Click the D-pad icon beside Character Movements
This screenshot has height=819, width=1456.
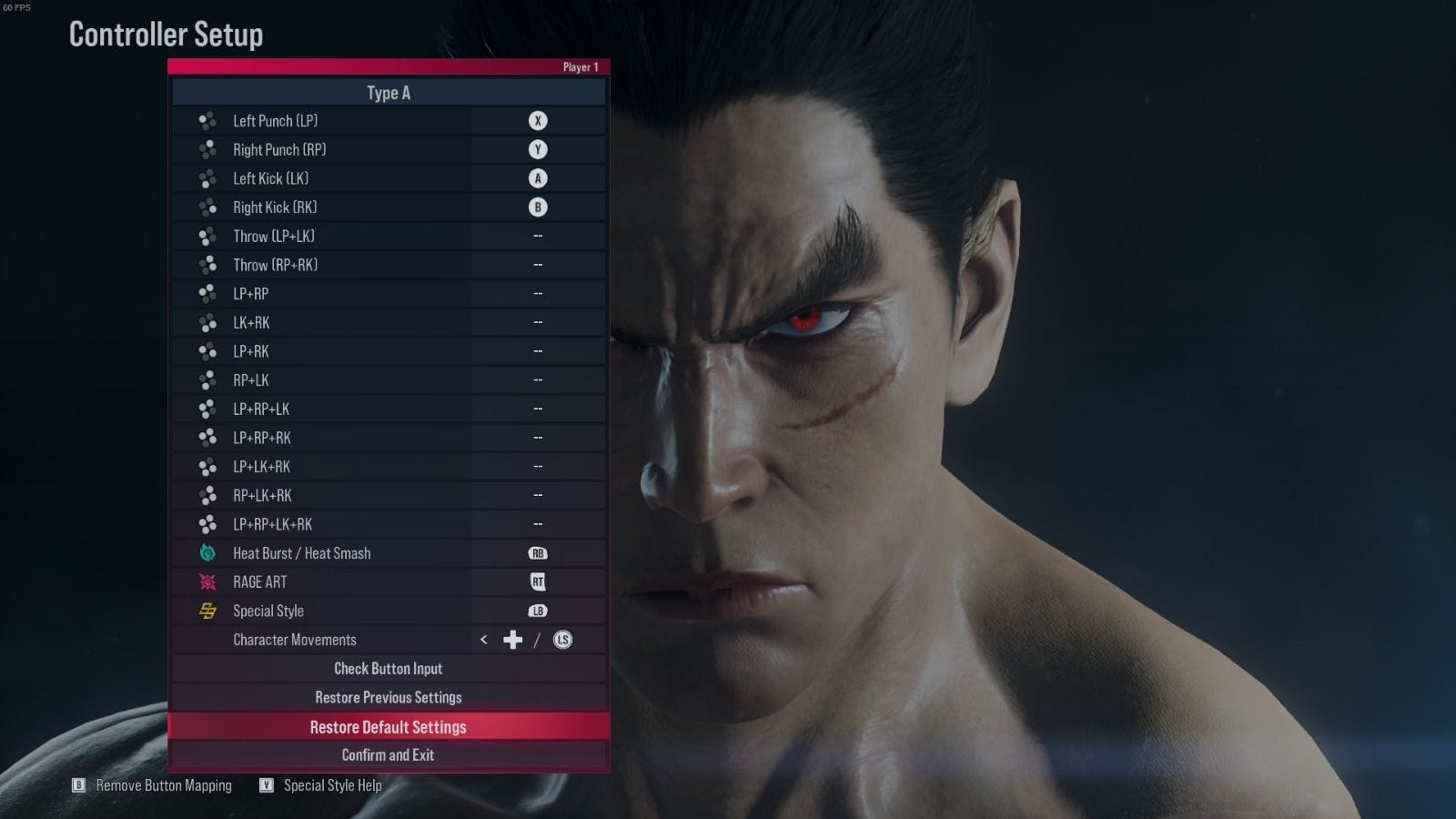511,640
